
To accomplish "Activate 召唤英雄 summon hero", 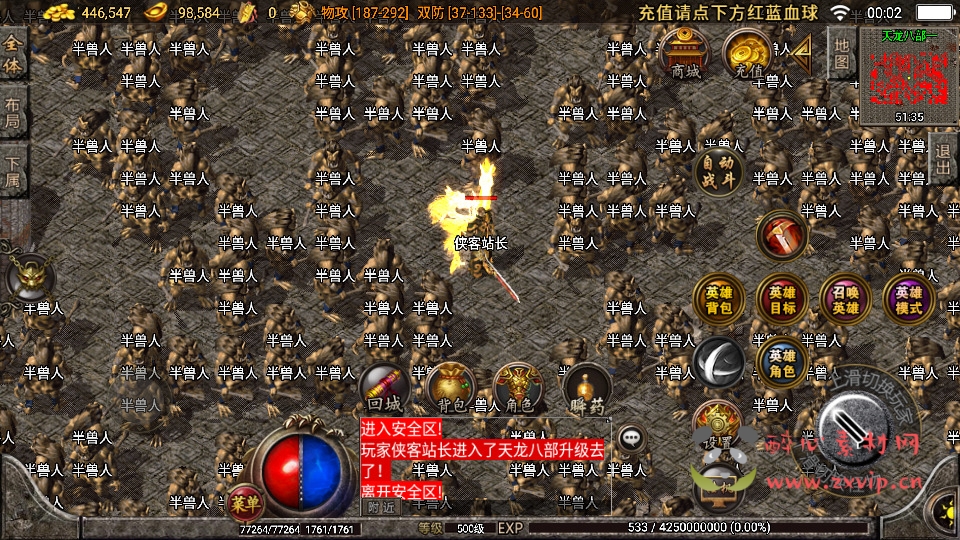I will [x=845, y=299].
